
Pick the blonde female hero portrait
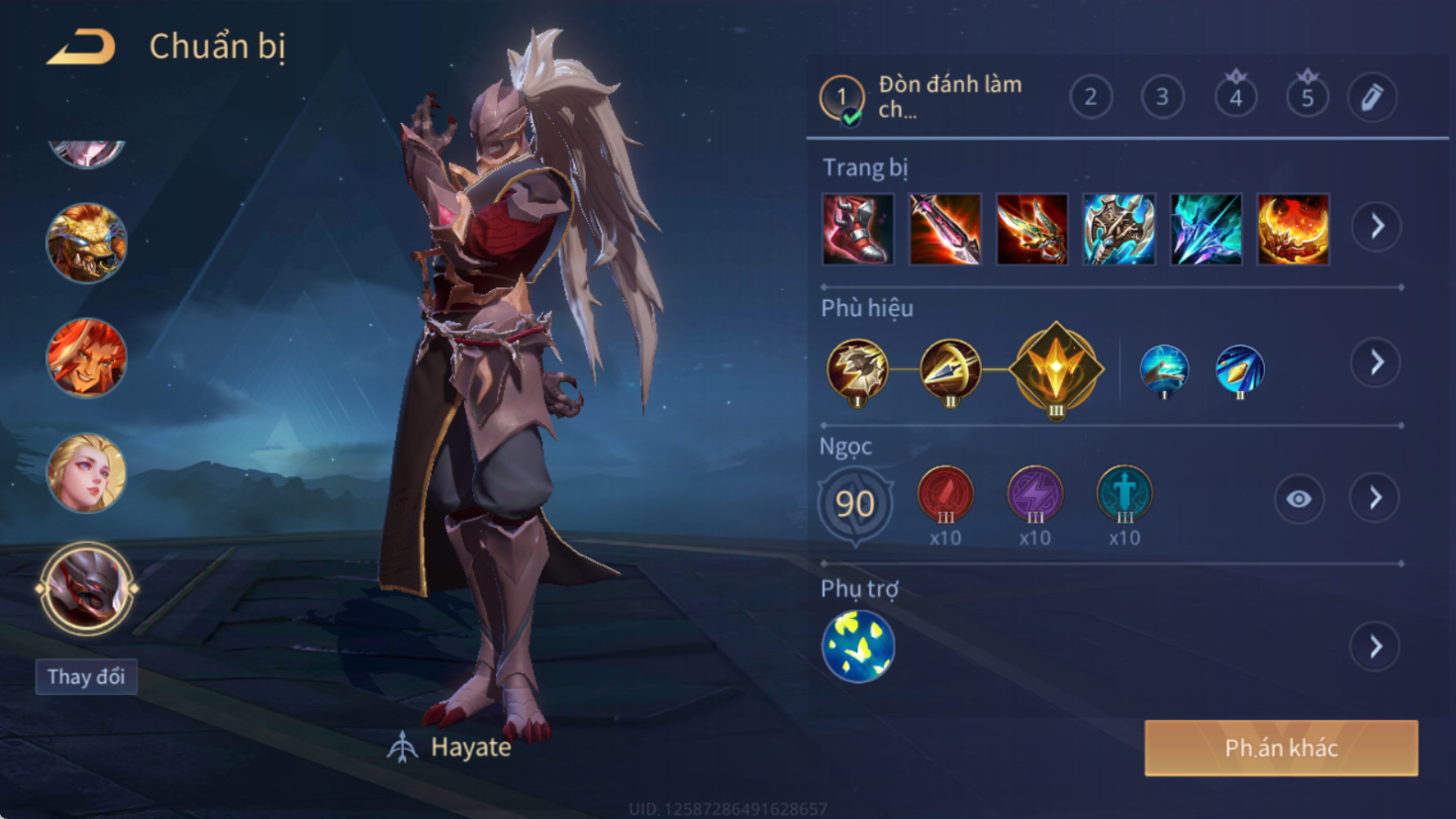point(87,472)
